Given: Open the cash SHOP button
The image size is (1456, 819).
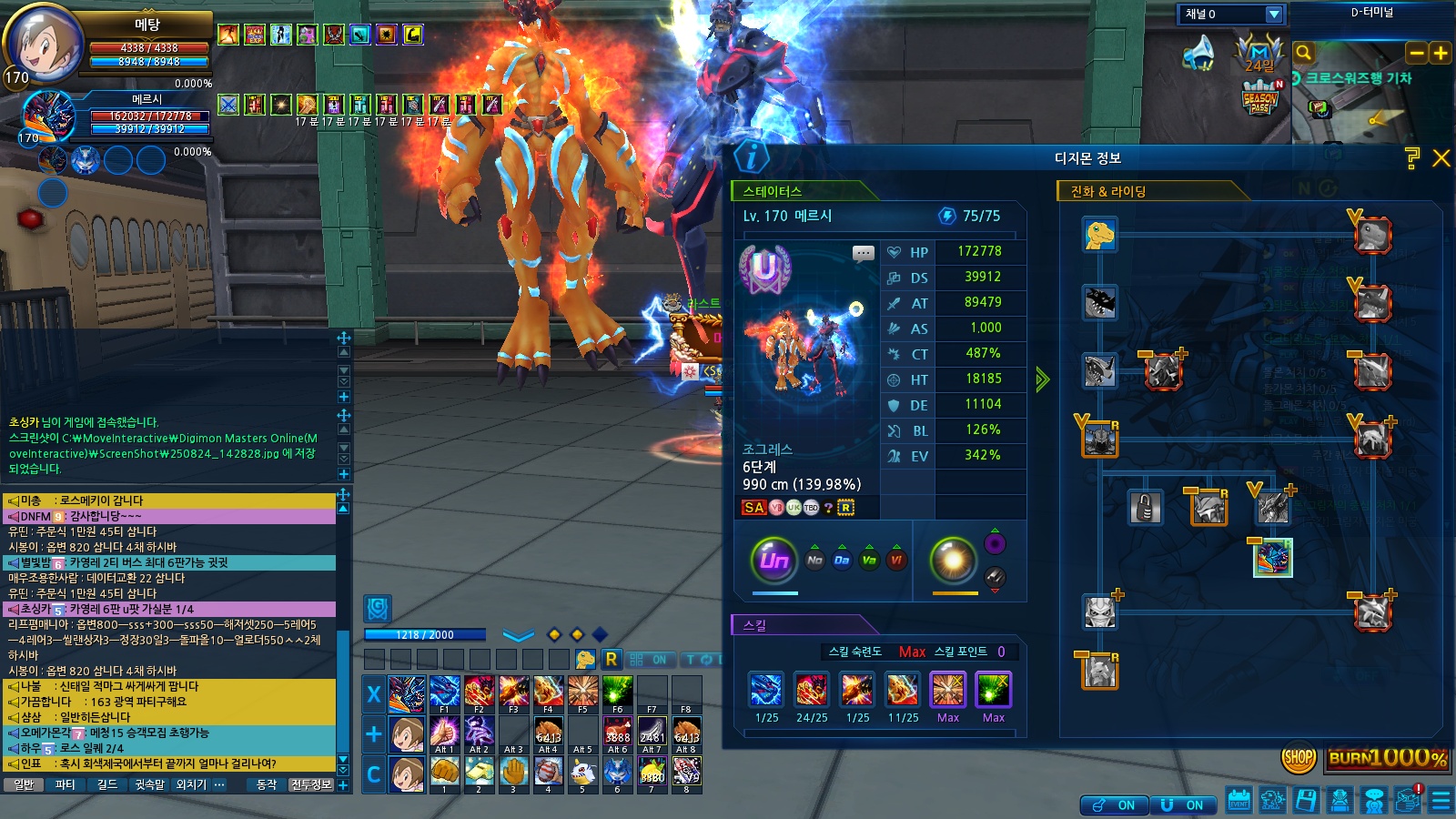Looking at the screenshot, I should [1299, 757].
